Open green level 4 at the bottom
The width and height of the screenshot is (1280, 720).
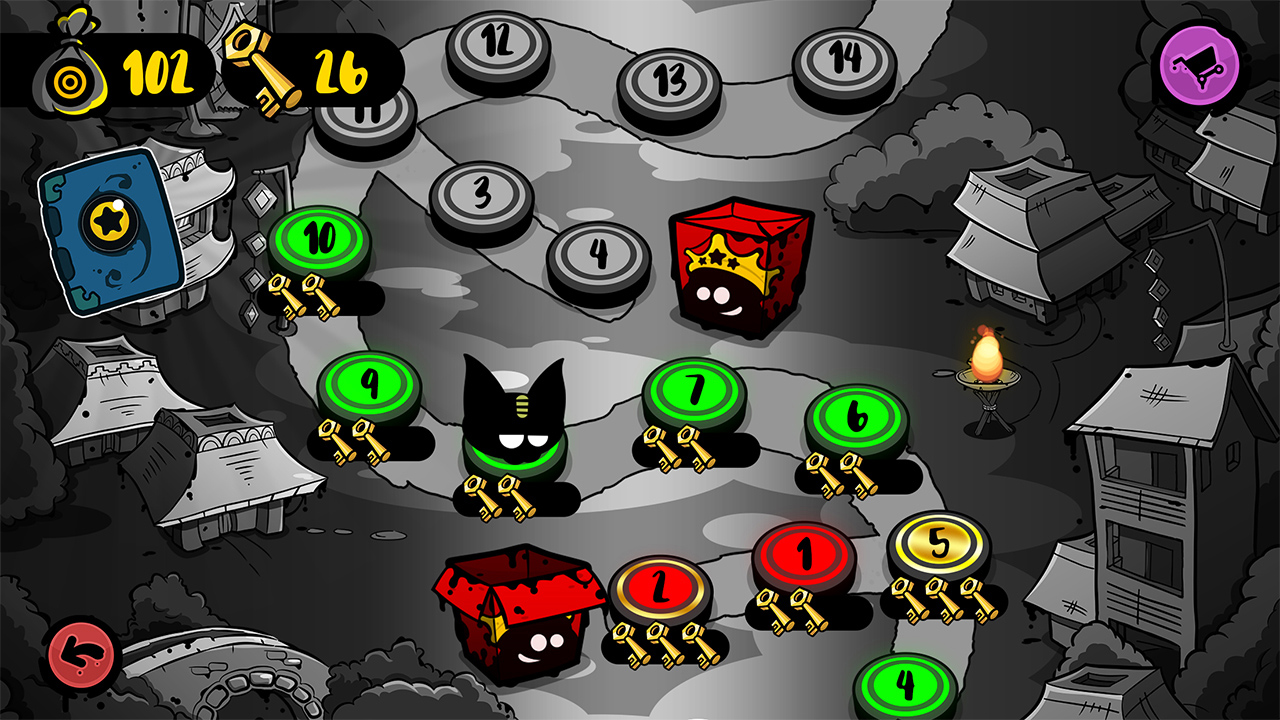(x=905, y=685)
